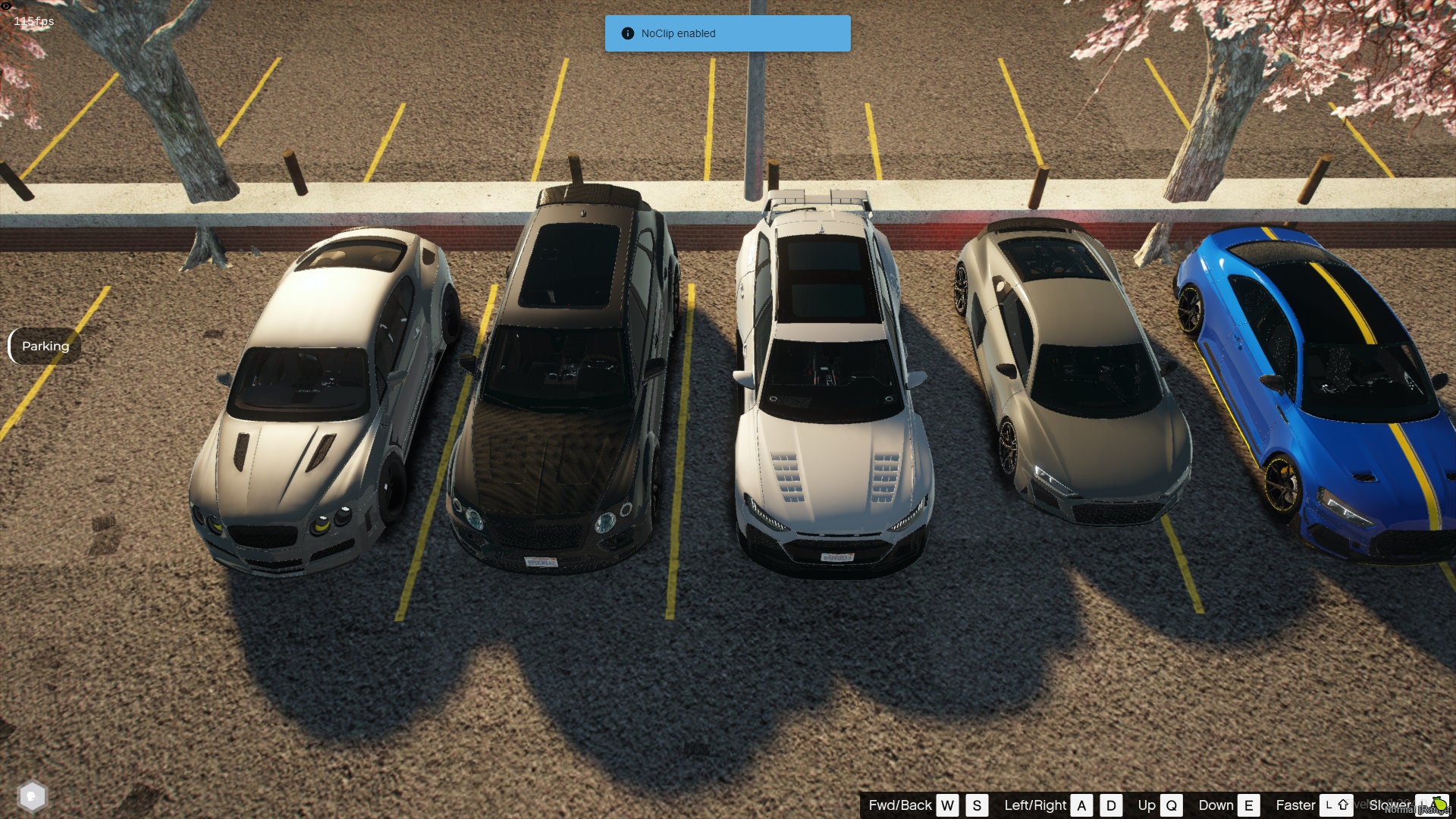Select the A key hint for Left/Right
The width and height of the screenshot is (1456, 819).
tap(1081, 805)
